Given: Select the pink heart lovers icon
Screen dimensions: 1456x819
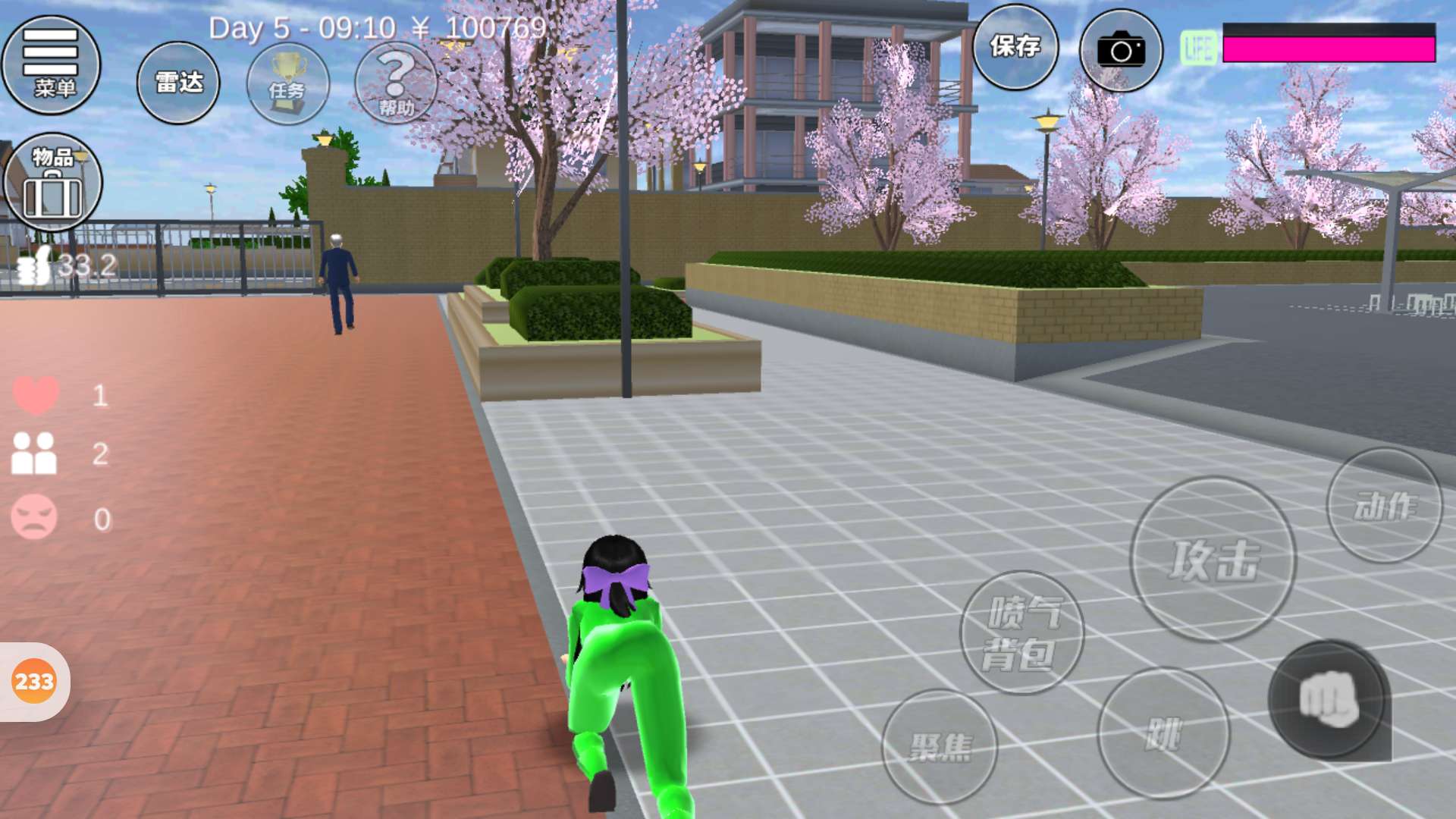Looking at the screenshot, I should (36, 395).
